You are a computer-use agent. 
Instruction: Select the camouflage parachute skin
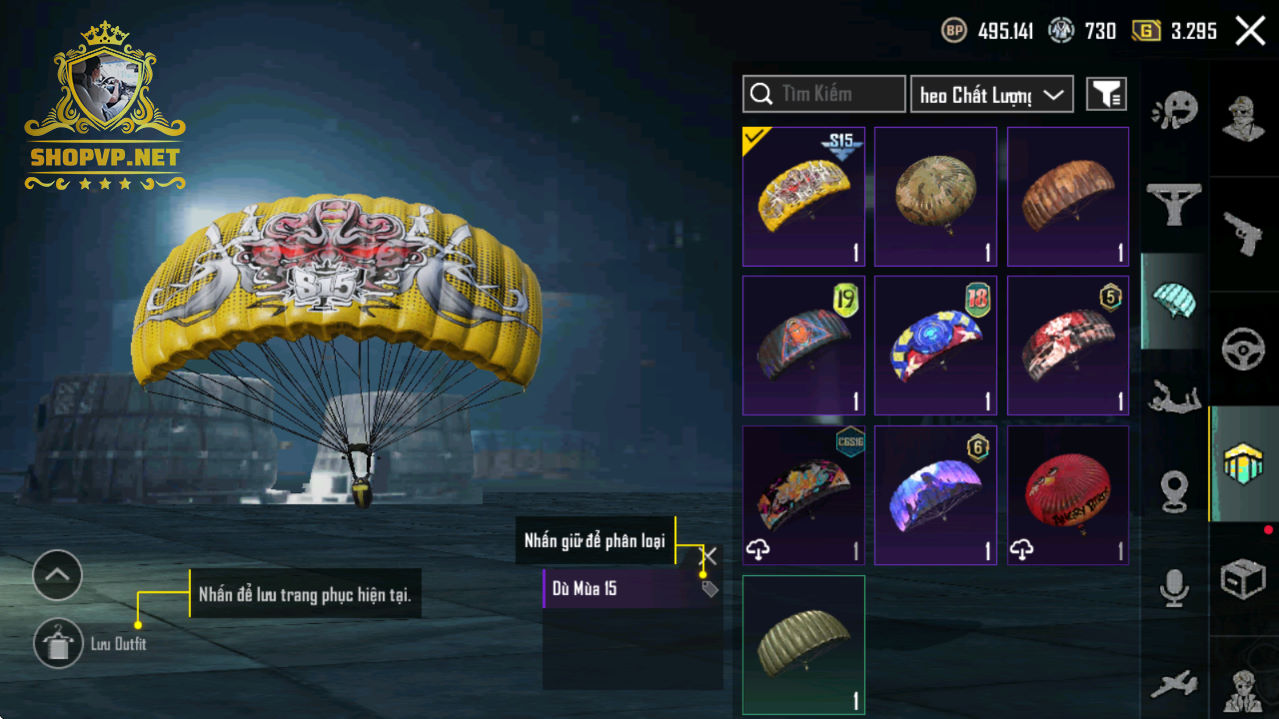(x=935, y=196)
